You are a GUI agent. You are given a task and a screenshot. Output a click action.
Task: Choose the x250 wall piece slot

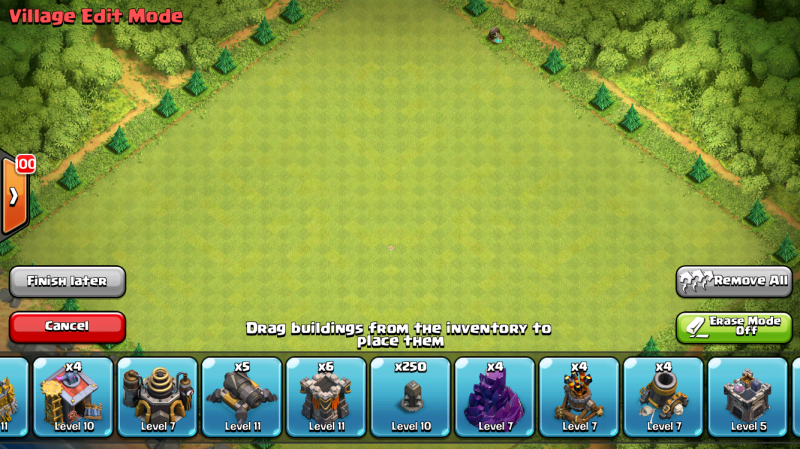tap(410, 397)
